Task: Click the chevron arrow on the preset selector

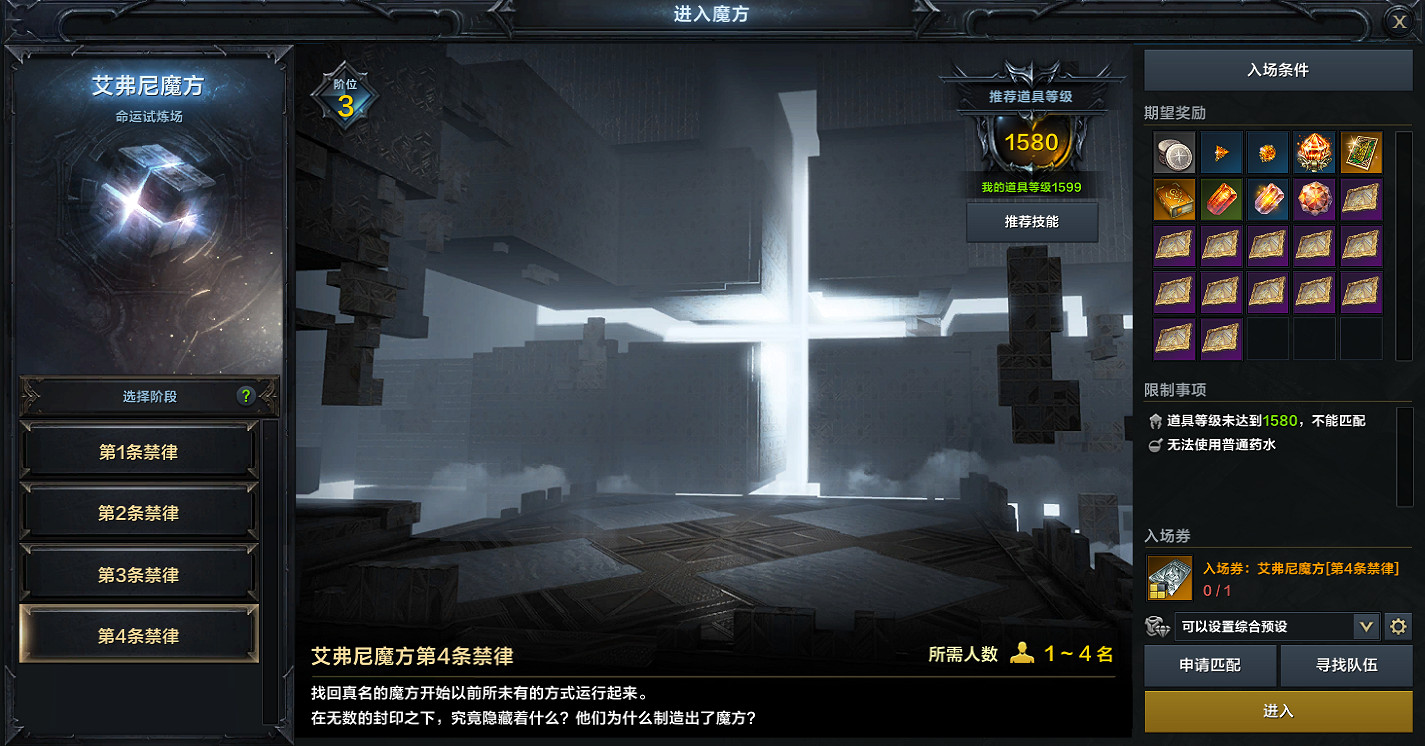Action: pyautogui.click(x=1367, y=627)
